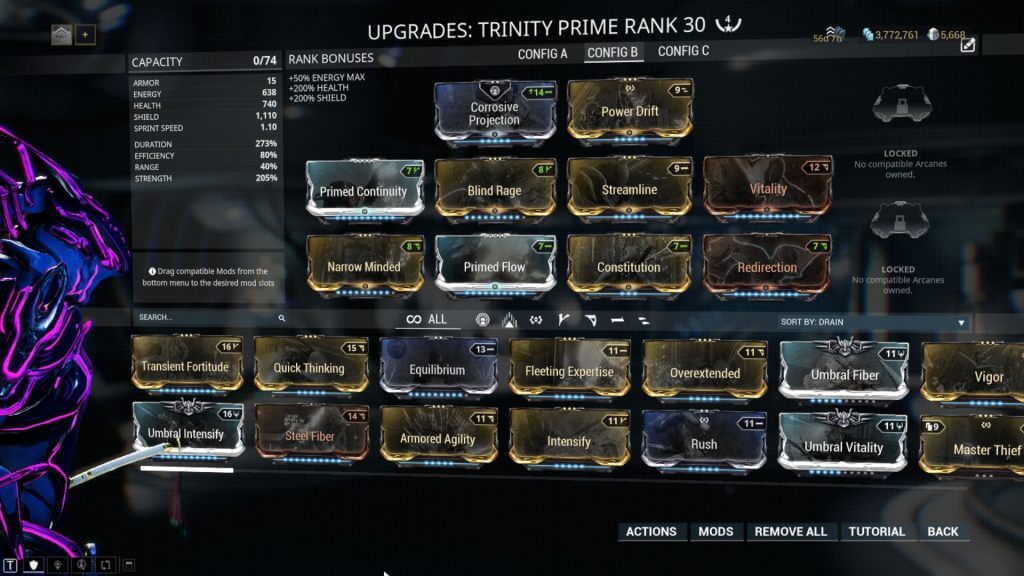1024x576 pixels.
Task: Go back with the Back button
Action: [942, 531]
